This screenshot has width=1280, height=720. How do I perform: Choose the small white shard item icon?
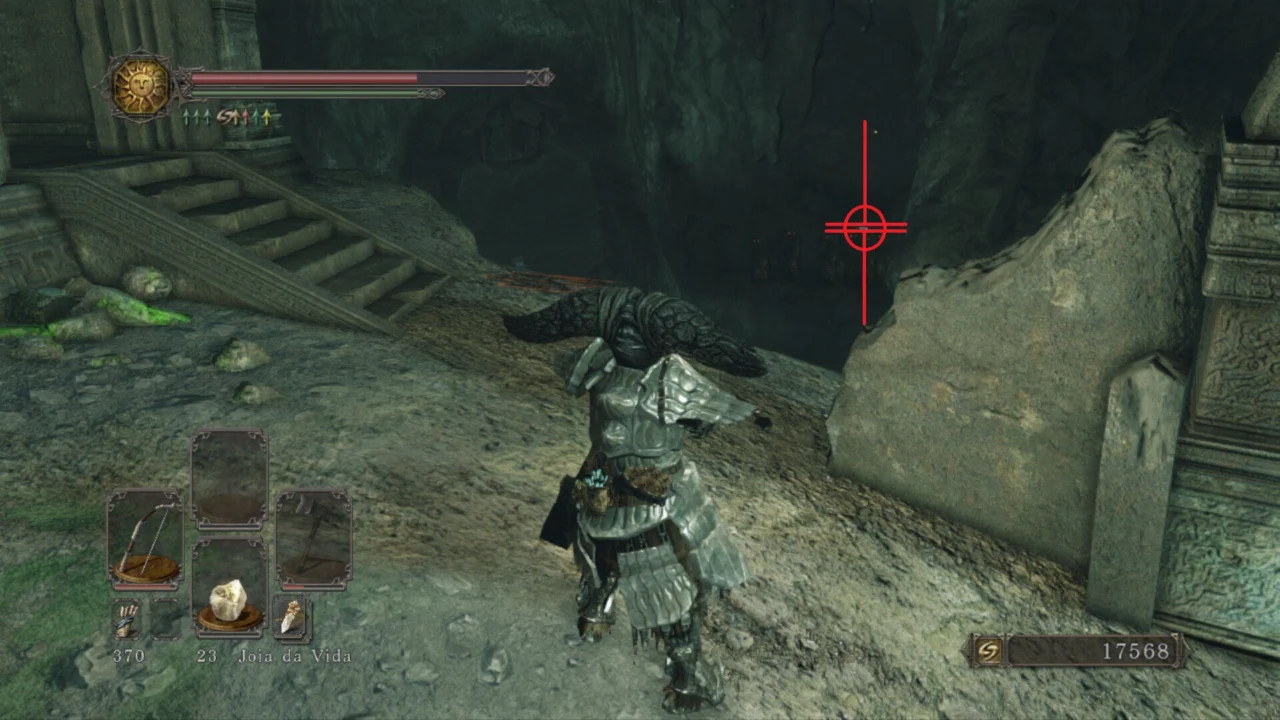coord(291,619)
